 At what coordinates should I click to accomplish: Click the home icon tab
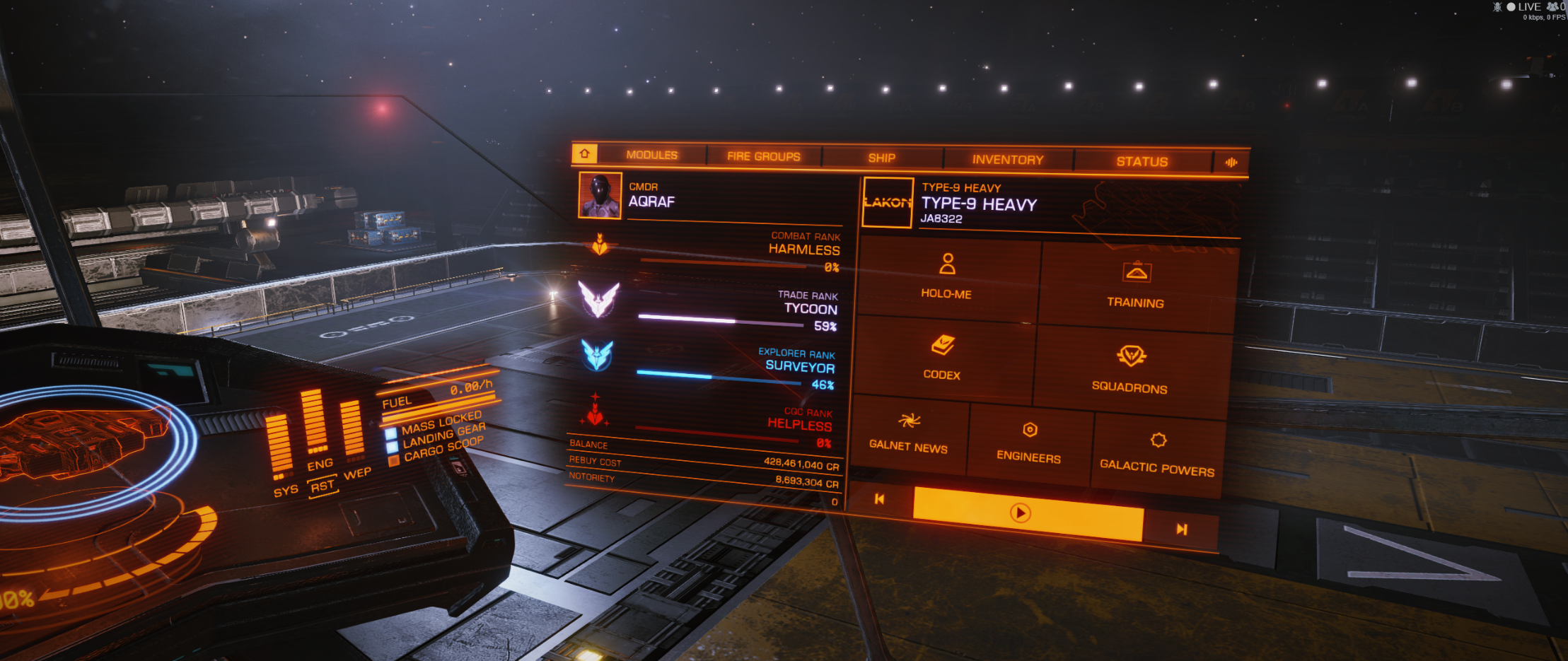pos(585,153)
